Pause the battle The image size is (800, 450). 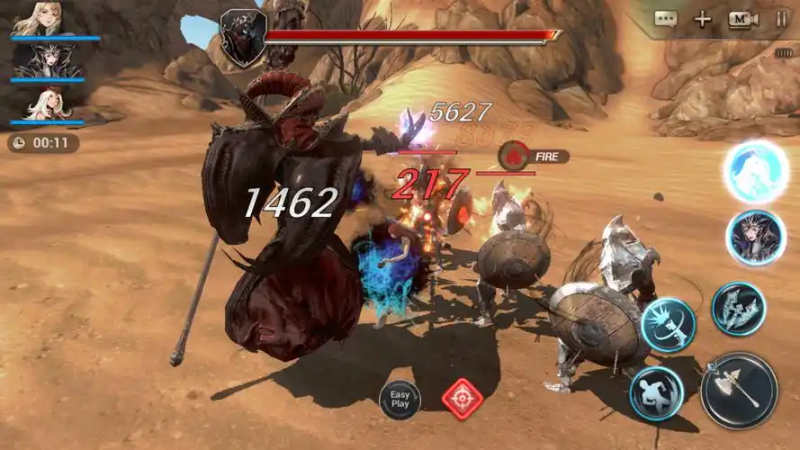781,19
